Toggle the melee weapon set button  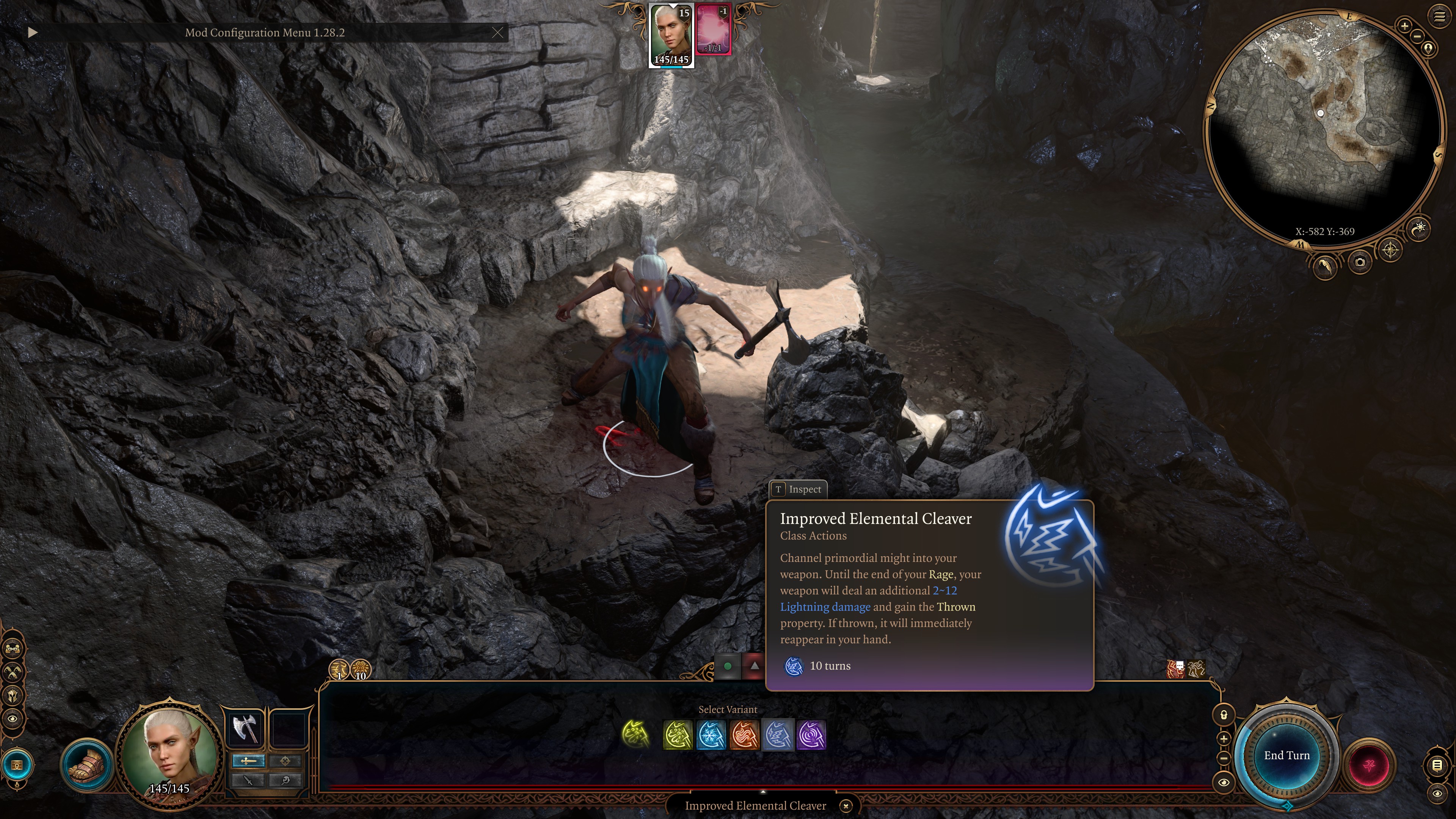(x=248, y=761)
